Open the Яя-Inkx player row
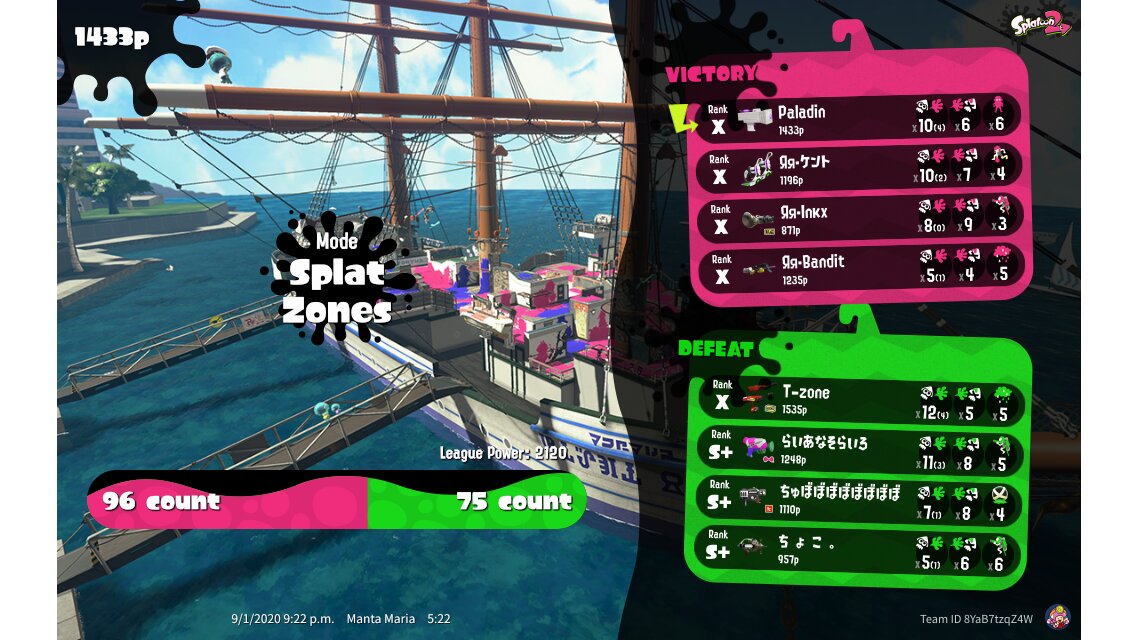The width and height of the screenshot is (1138, 640). [x=860, y=219]
